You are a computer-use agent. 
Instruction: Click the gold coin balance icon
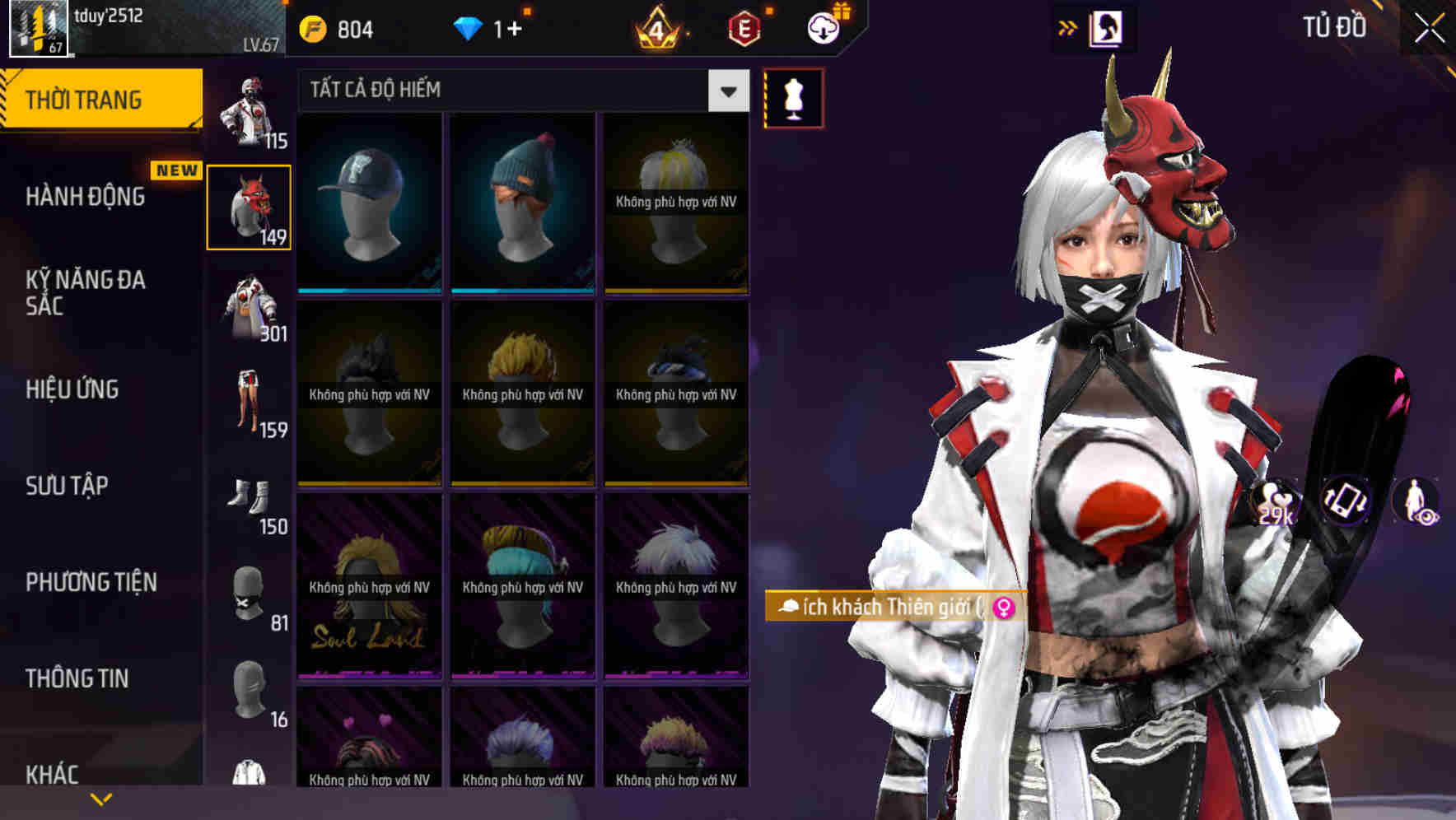tap(312, 27)
